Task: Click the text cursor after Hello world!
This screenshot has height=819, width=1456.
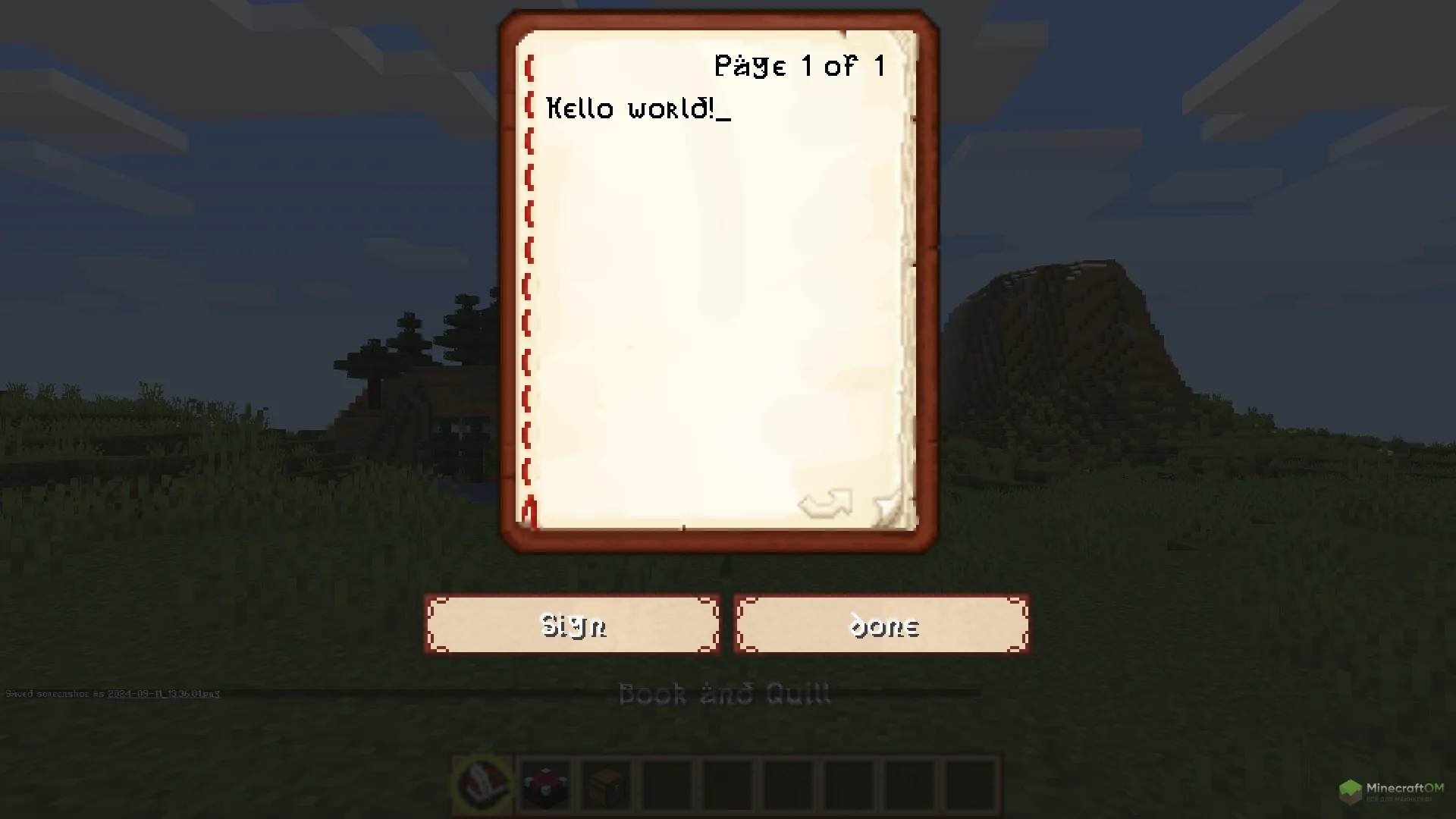Action: 726,112
